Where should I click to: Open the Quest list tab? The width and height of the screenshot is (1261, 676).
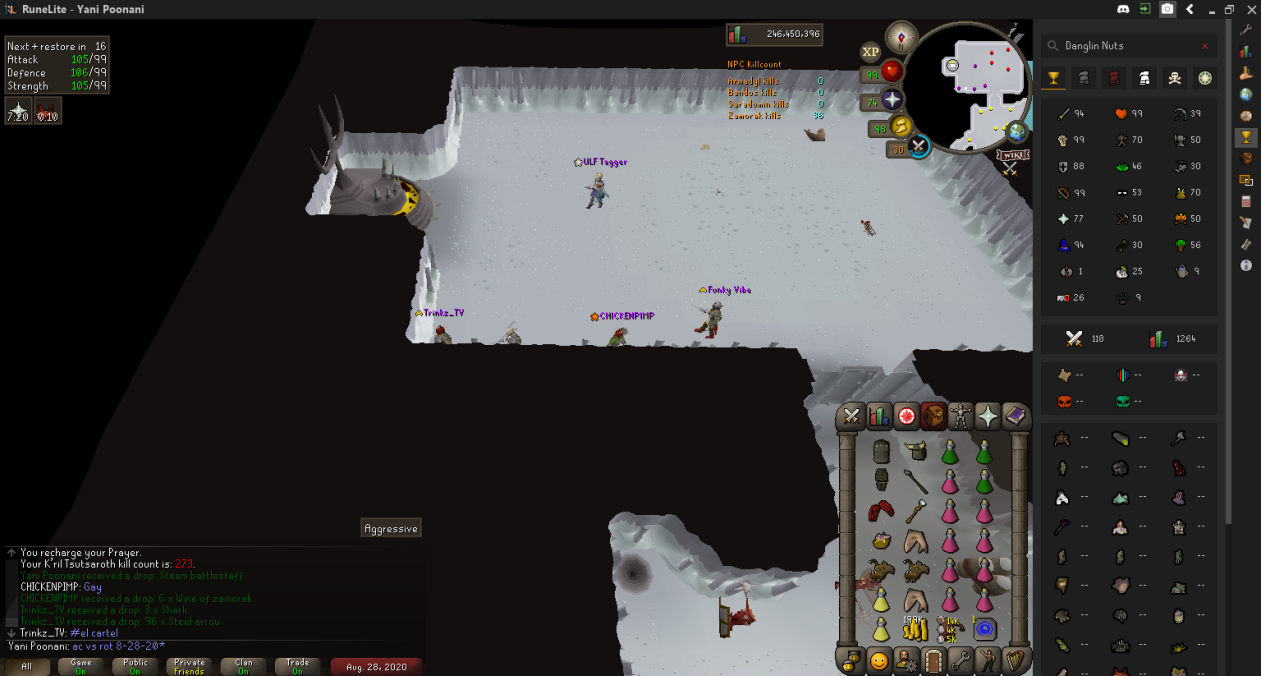pyautogui.click(x=906, y=416)
